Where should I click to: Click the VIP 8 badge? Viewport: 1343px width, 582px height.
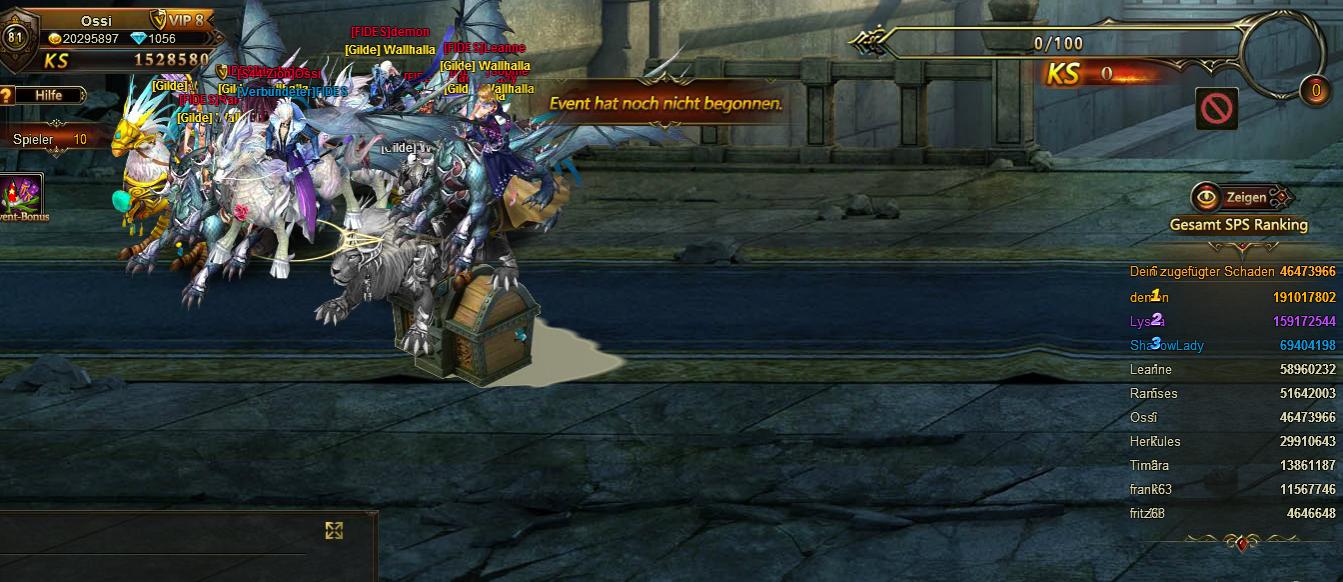tap(183, 20)
